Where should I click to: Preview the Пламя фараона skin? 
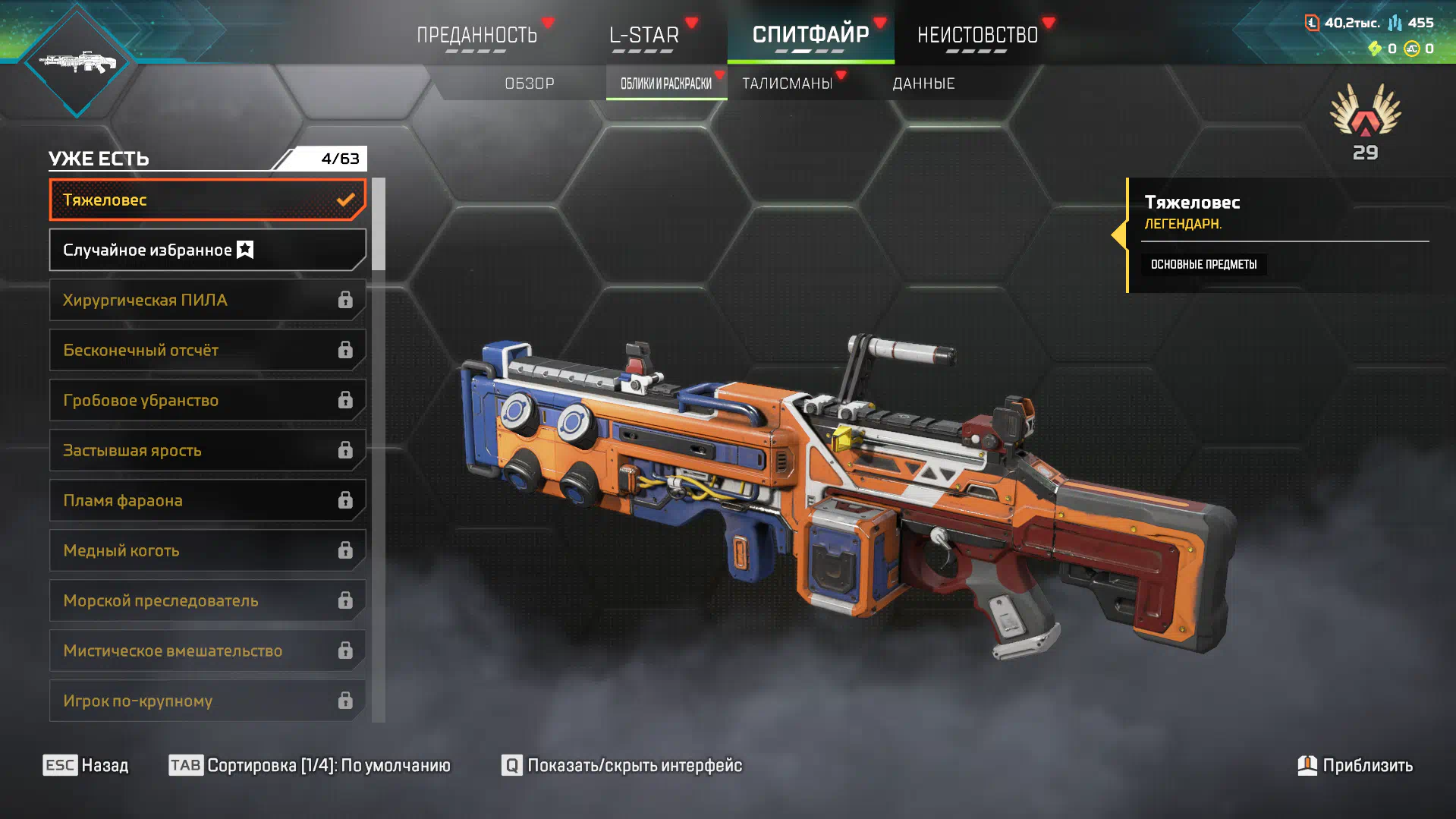pos(207,500)
